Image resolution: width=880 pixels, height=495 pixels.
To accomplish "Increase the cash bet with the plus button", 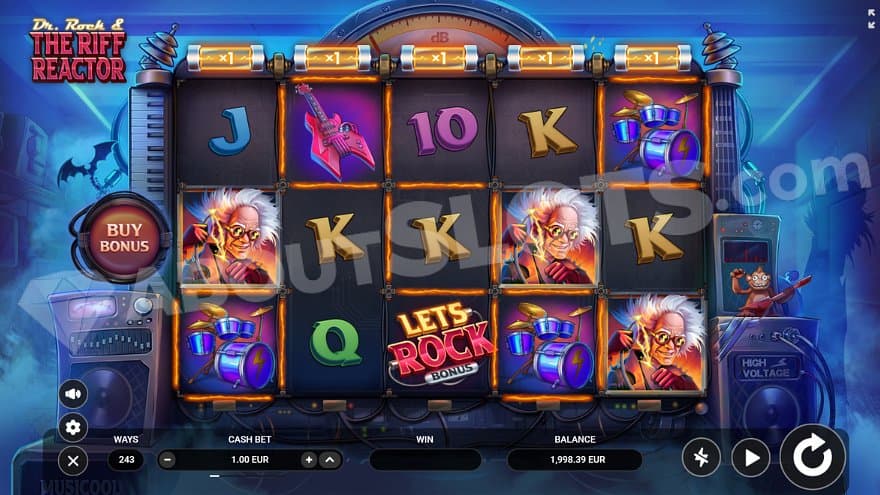I will pyautogui.click(x=308, y=460).
